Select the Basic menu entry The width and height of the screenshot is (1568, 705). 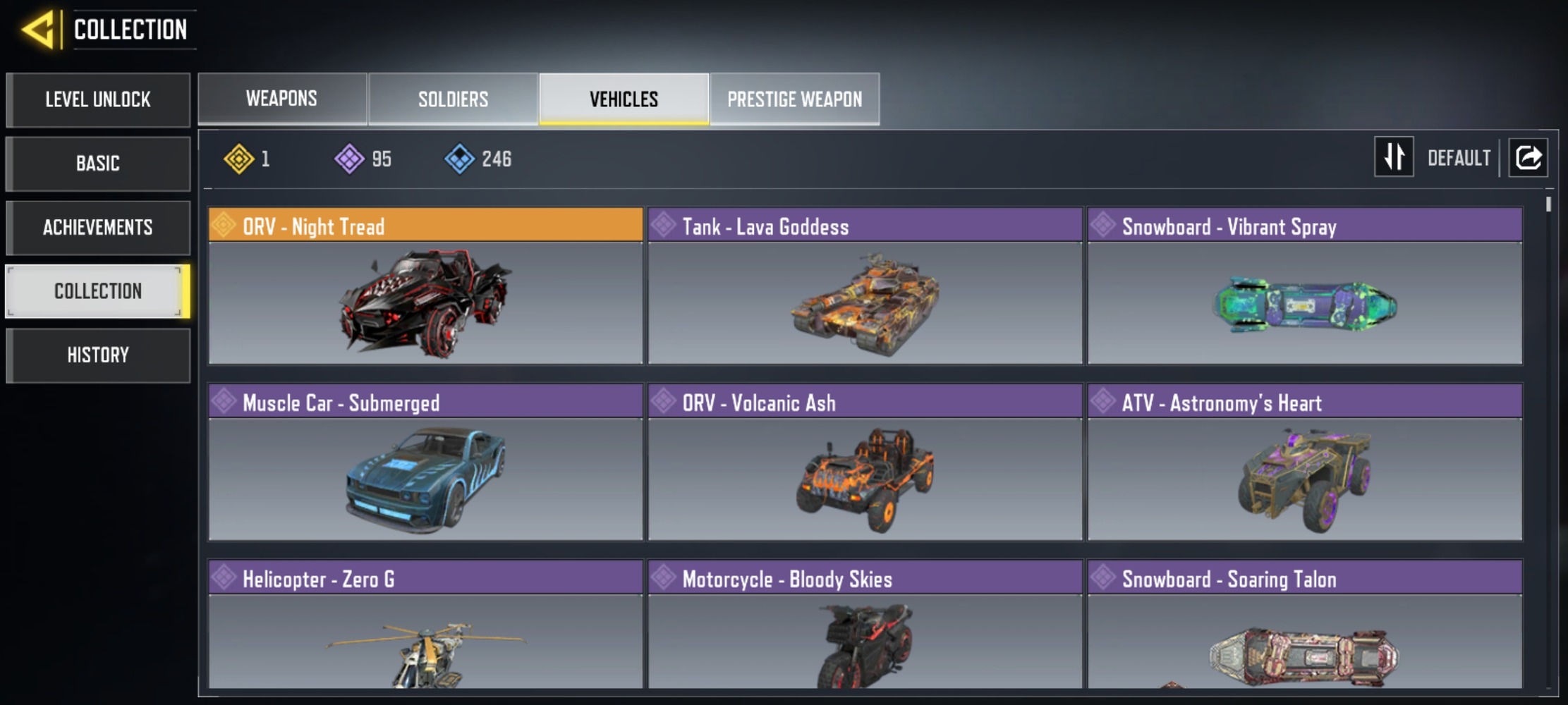(x=98, y=164)
